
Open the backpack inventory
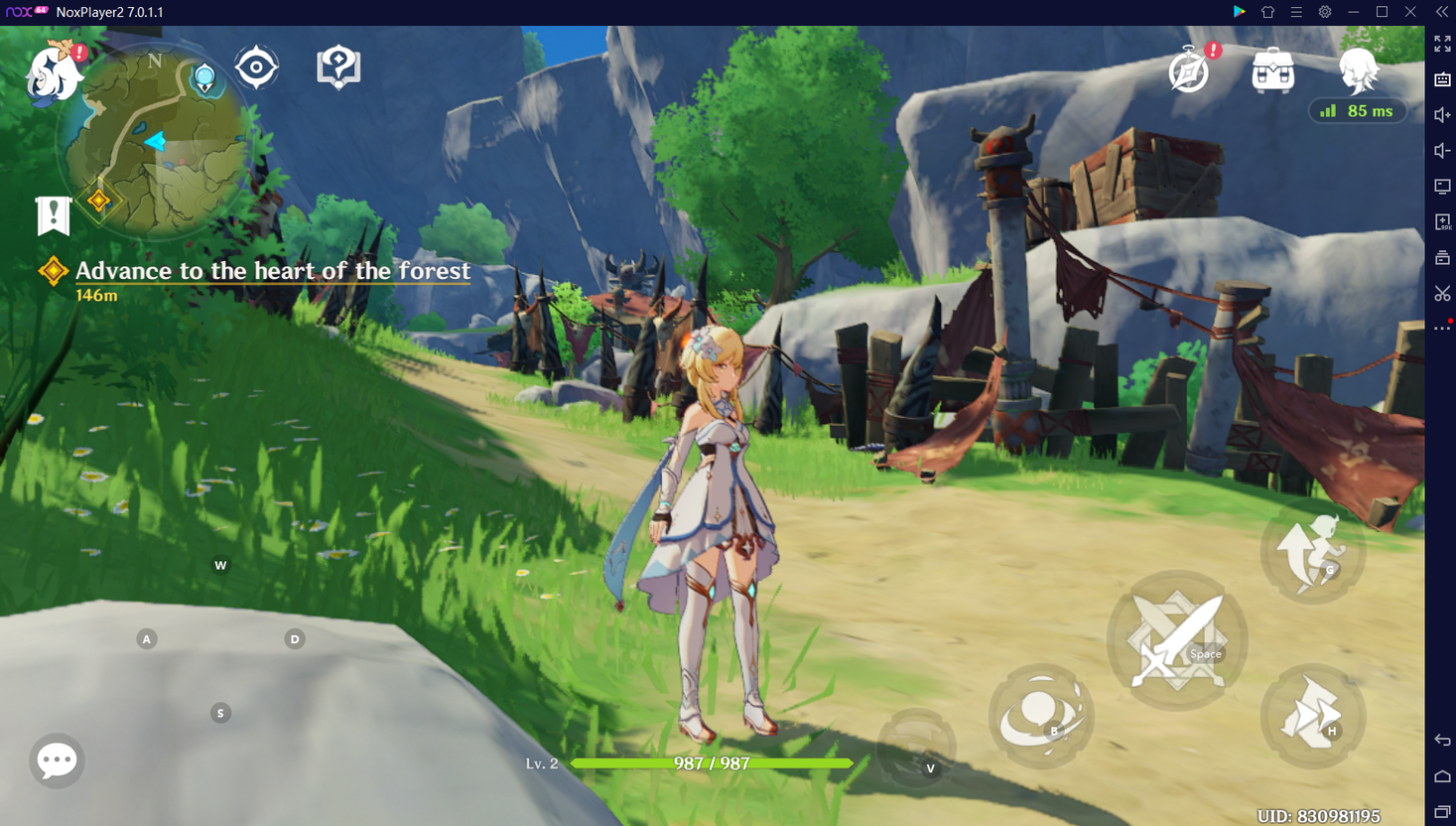click(1272, 70)
